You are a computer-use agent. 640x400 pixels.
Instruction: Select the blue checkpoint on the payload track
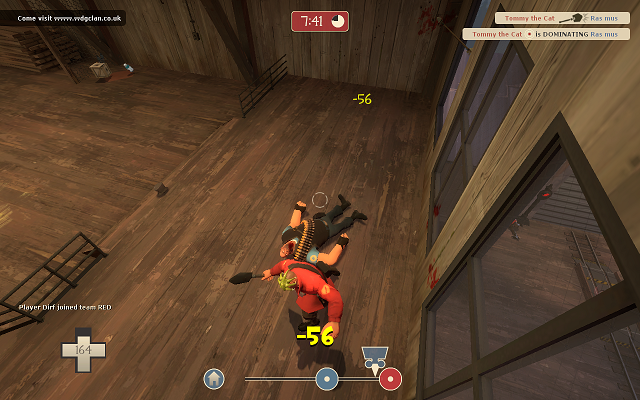tap(326, 379)
